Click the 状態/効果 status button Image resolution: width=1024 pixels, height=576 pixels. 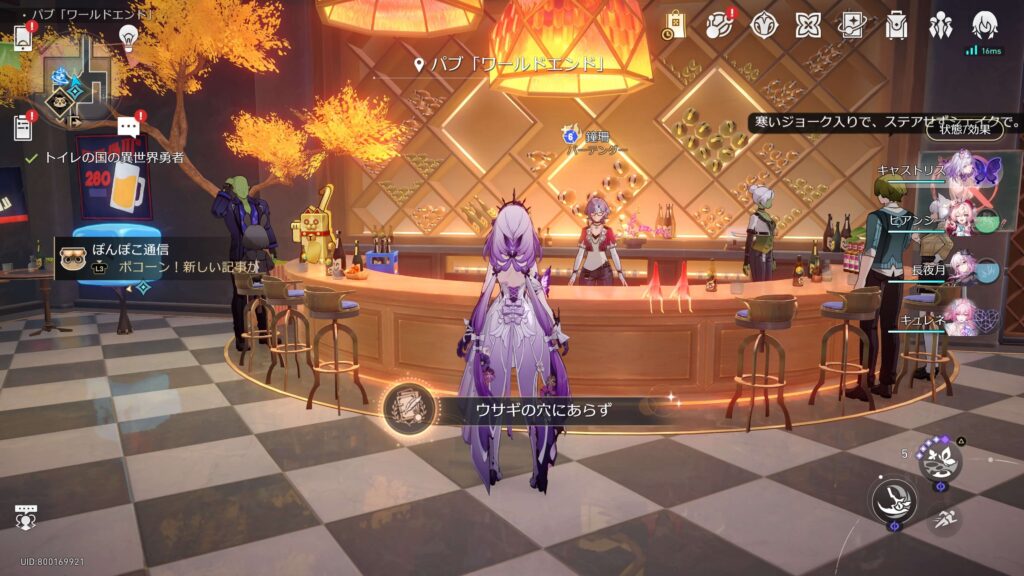964,129
